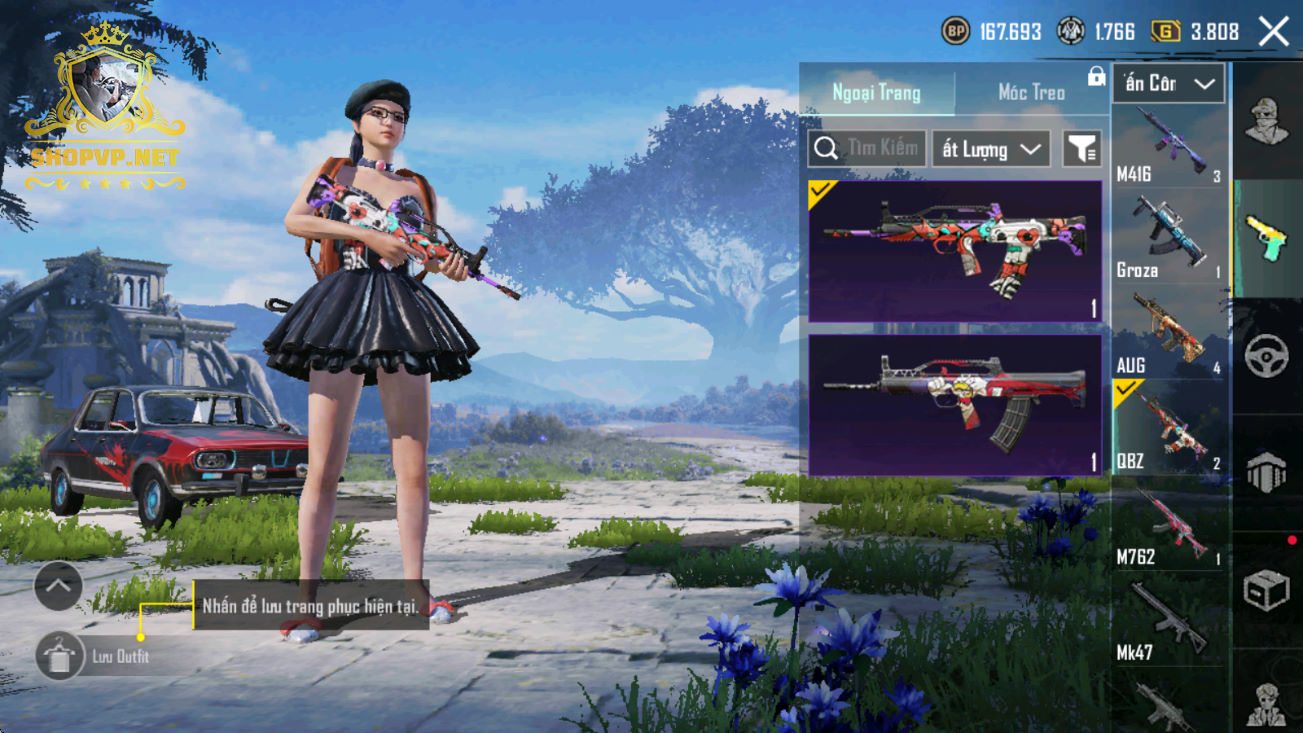Open the sort-by-quantity dropdown

(991, 150)
